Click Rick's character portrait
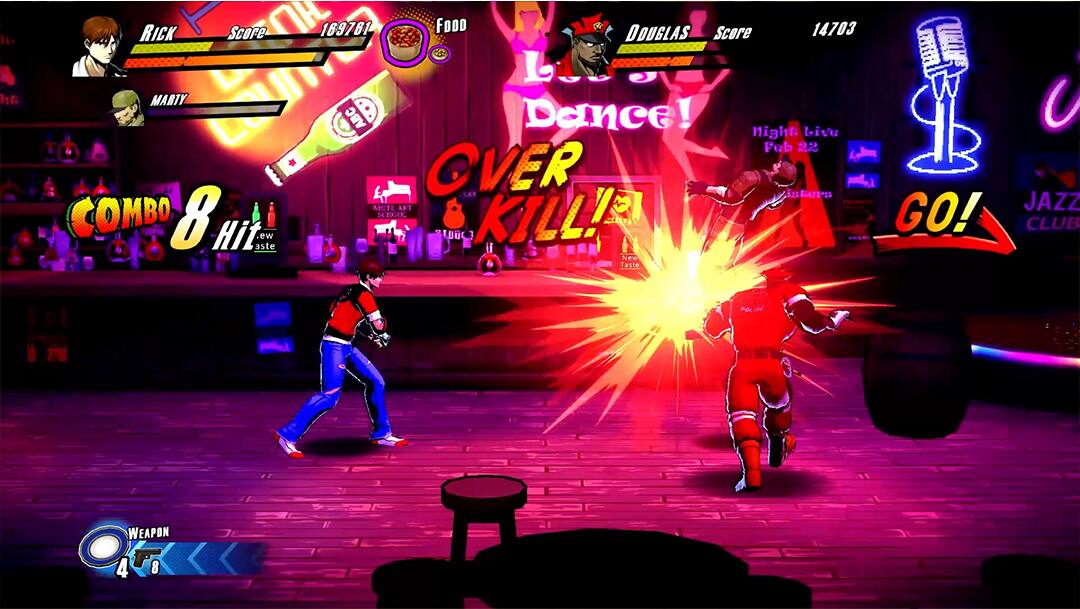 (x=97, y=45)
